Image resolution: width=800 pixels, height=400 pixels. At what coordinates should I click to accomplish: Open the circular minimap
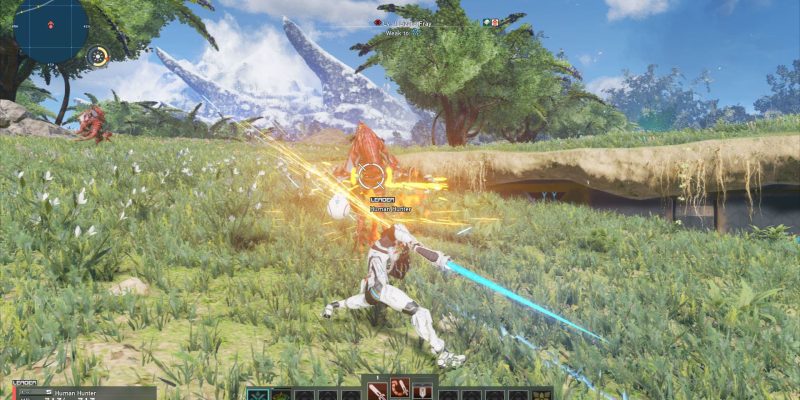[50, 30]
